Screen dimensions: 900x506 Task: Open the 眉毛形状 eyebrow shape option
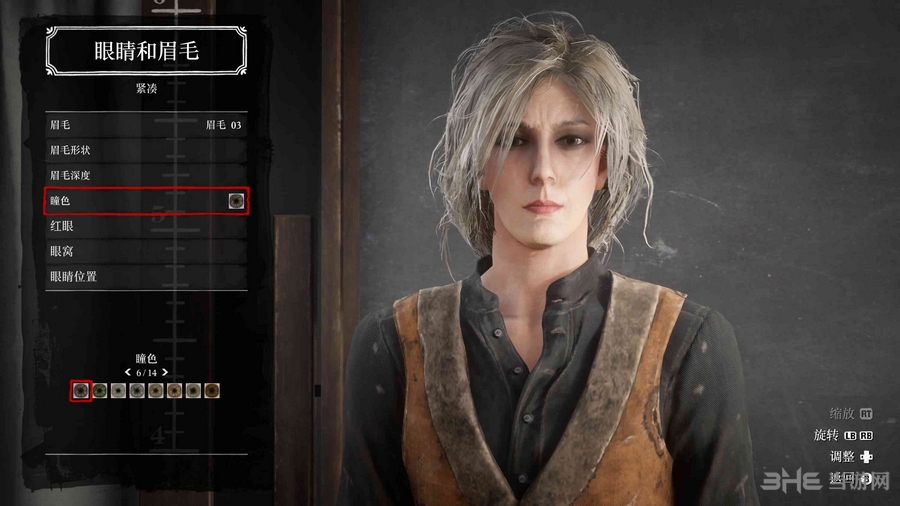coord(146,150)
